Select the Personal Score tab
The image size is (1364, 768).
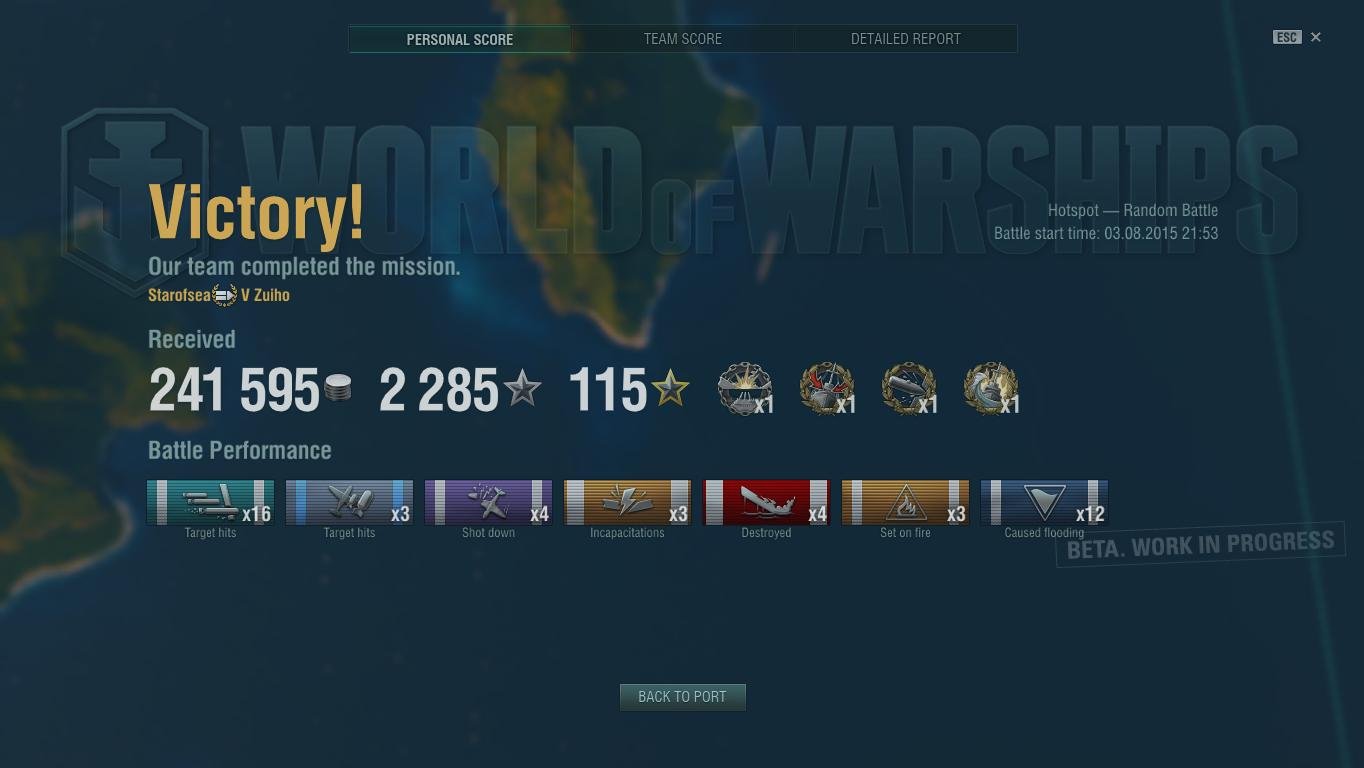point(459,39)
